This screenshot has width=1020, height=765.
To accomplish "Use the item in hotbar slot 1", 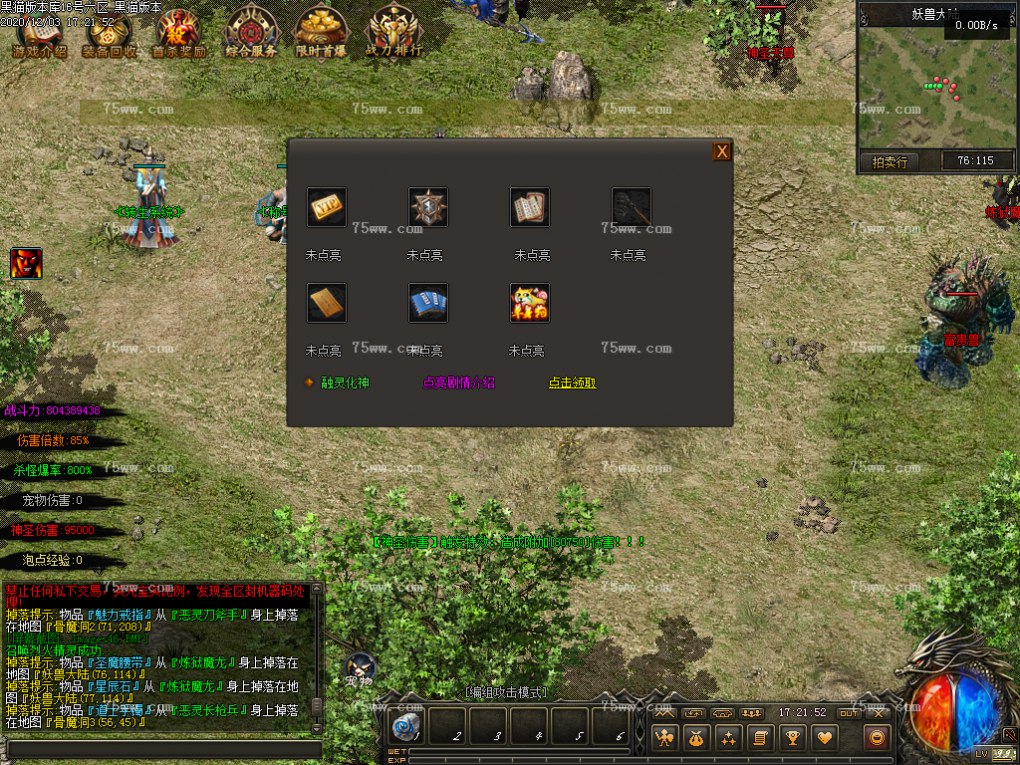I will click(406, 727).
